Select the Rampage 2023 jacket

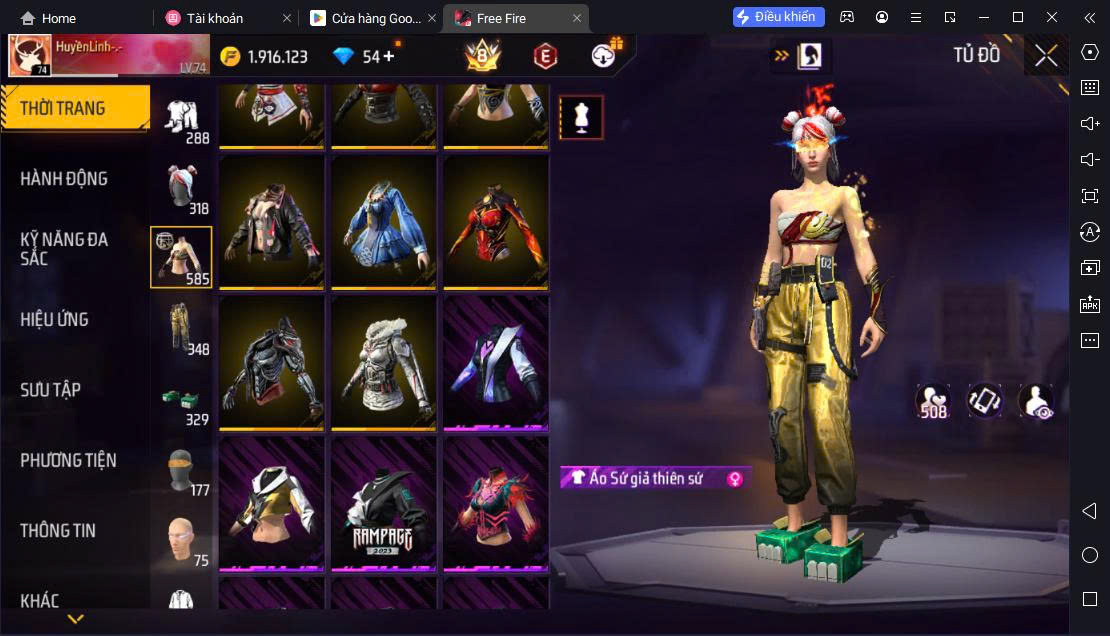tap(383, 503)
